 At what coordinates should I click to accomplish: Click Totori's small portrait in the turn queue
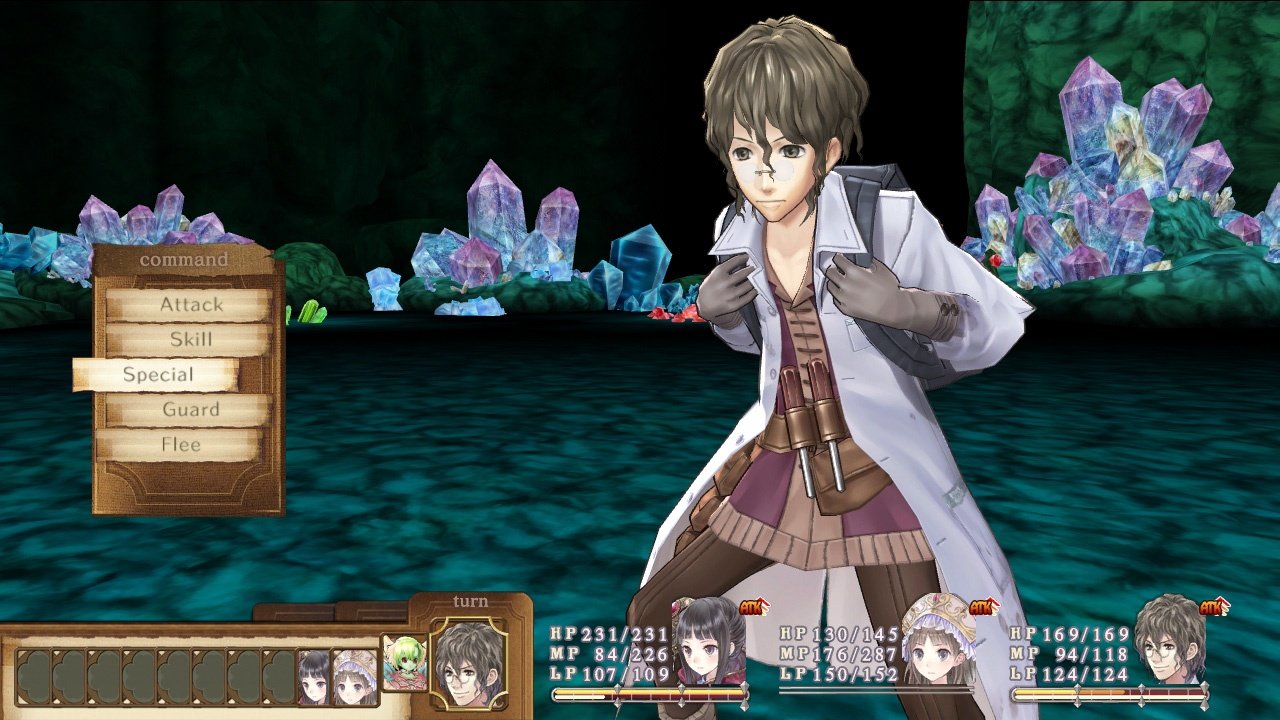click(x=353, y=678)
